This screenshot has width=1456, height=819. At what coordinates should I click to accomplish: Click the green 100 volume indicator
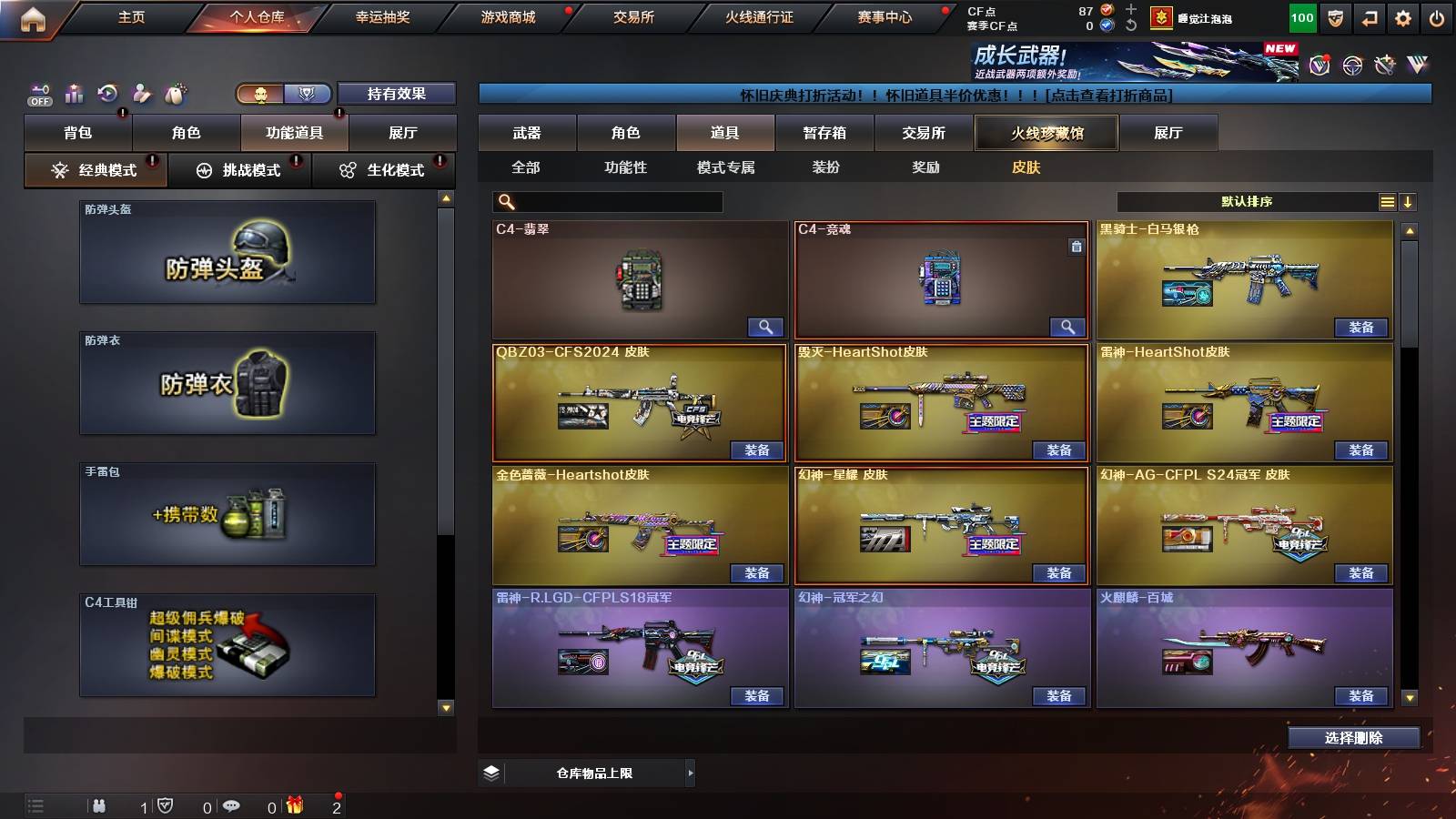(x=1301, y=15)
